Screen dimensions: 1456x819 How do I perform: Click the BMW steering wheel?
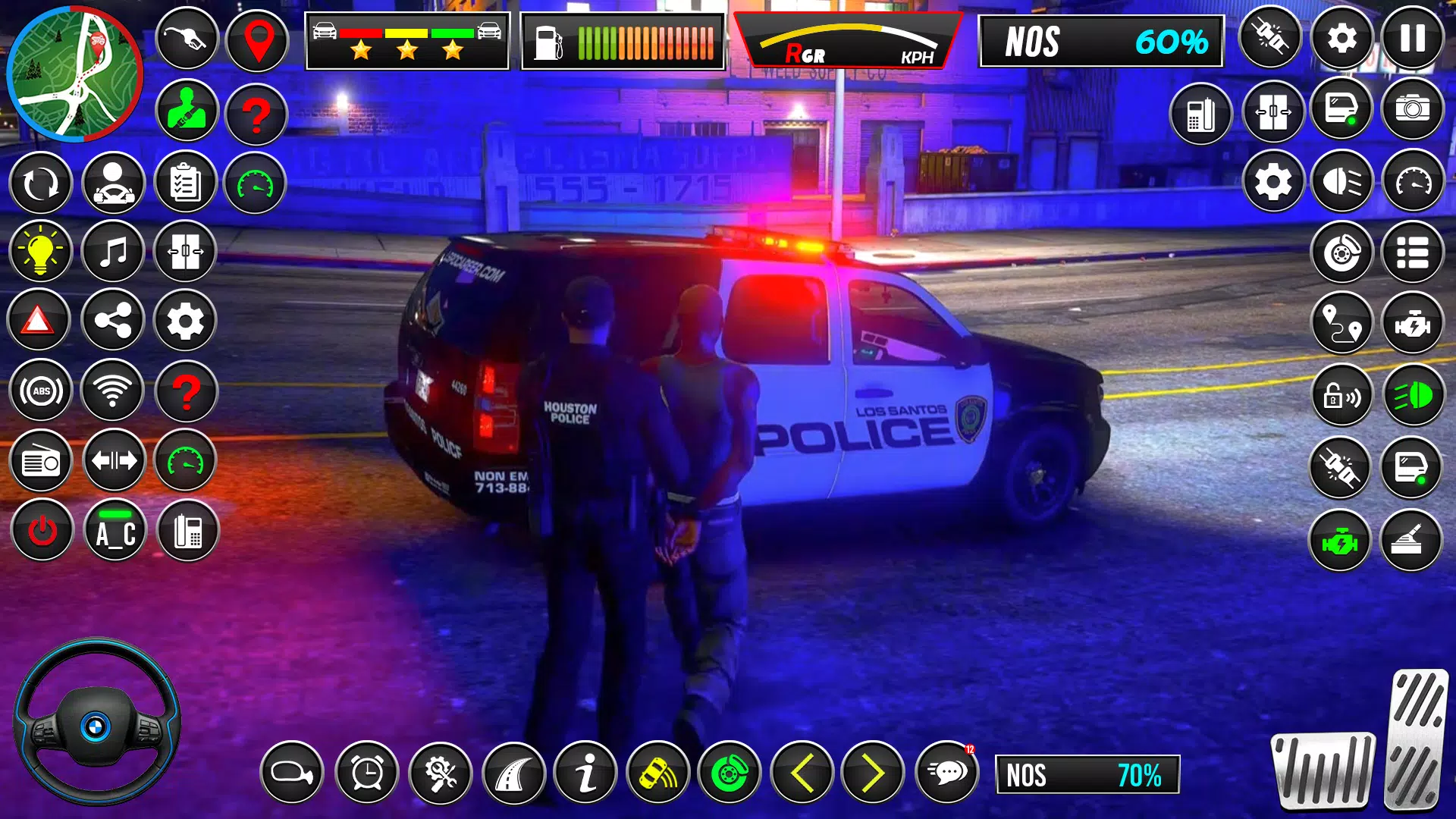pyautogui.click(x=96, y=724)
